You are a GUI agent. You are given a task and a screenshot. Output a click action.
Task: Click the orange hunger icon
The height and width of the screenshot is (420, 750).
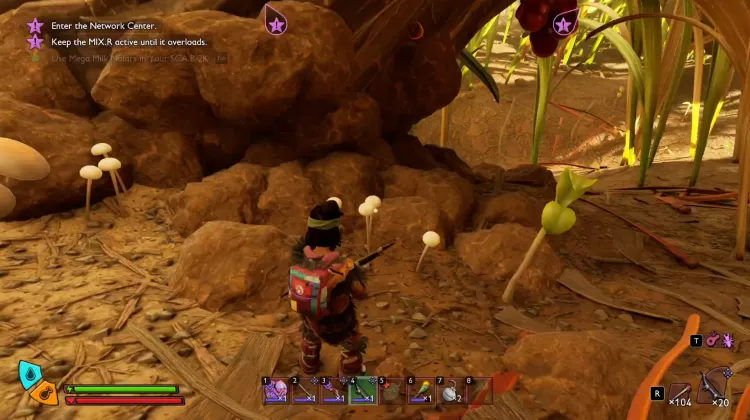[x=46, y=392]
